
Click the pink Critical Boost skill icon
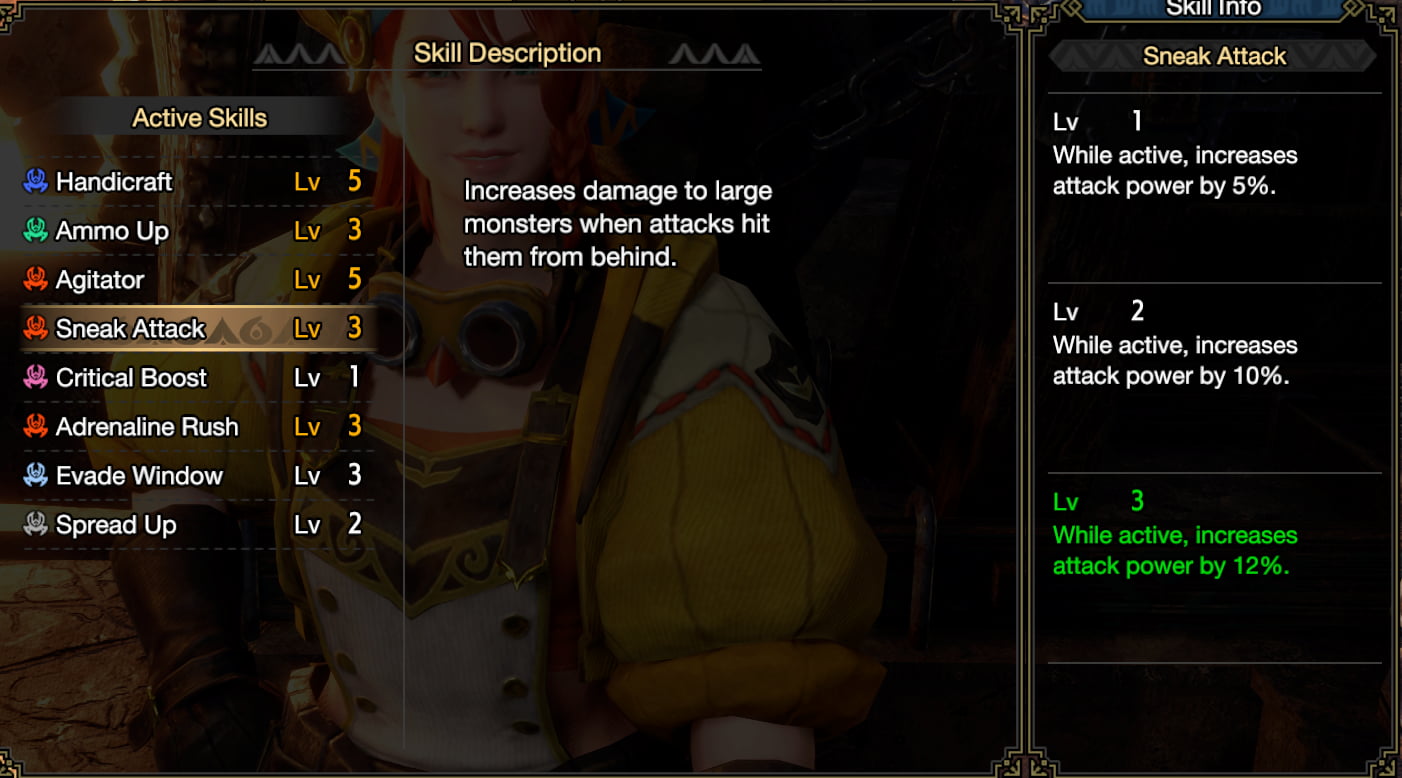pos(35,378)
